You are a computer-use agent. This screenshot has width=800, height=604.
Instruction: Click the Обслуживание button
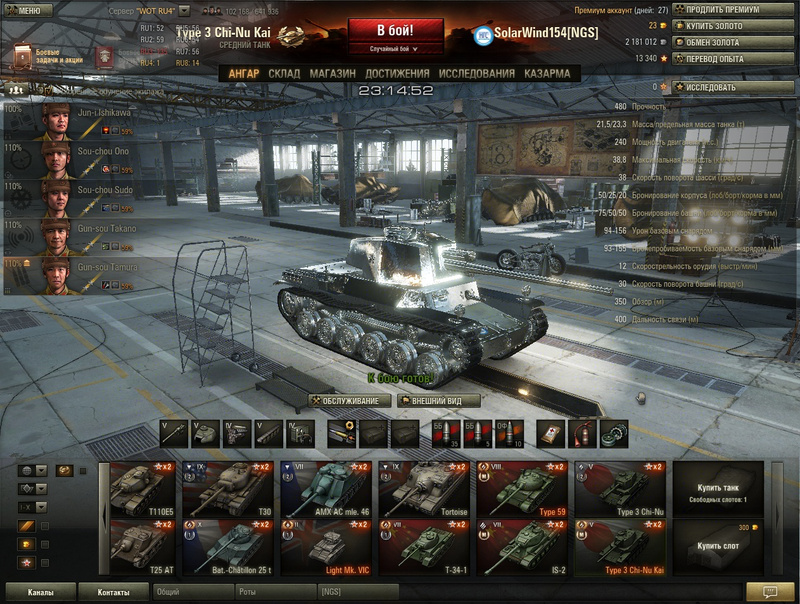(x=349, y=401)
